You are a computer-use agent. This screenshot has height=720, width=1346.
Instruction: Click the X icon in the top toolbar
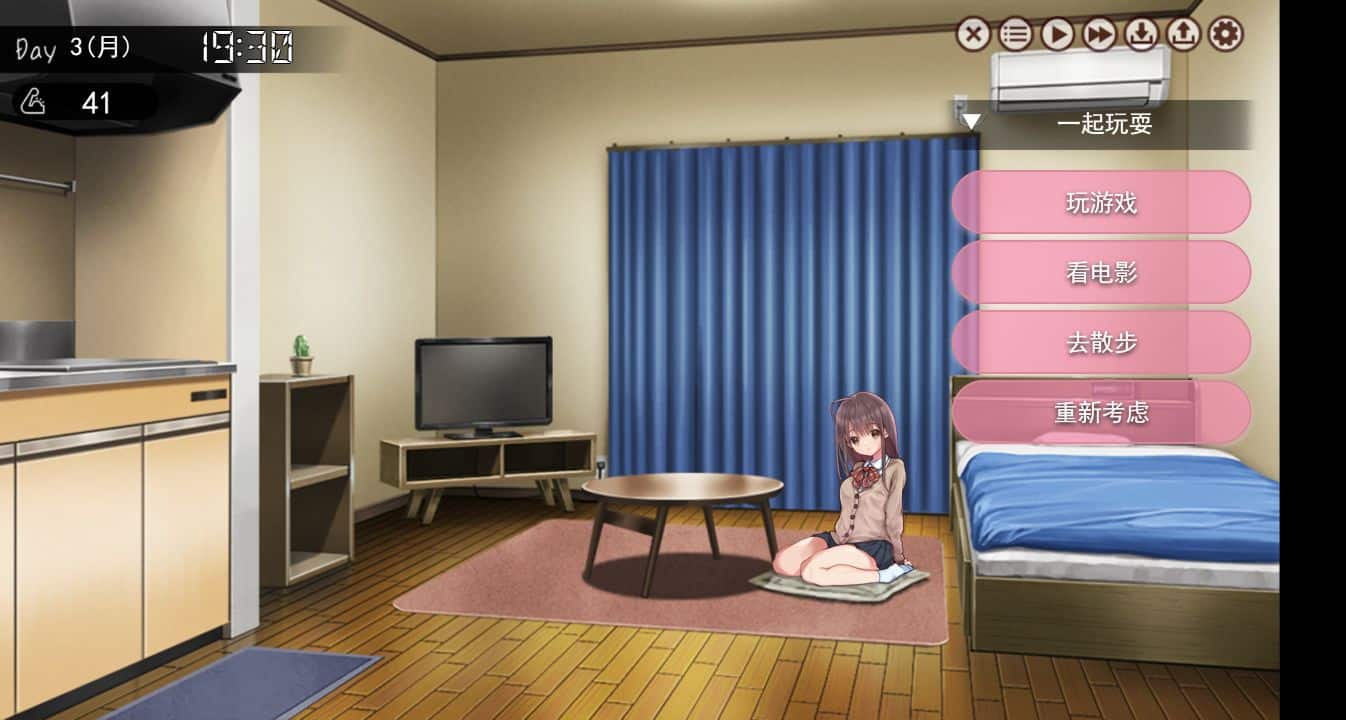click(x=973, y=35)
